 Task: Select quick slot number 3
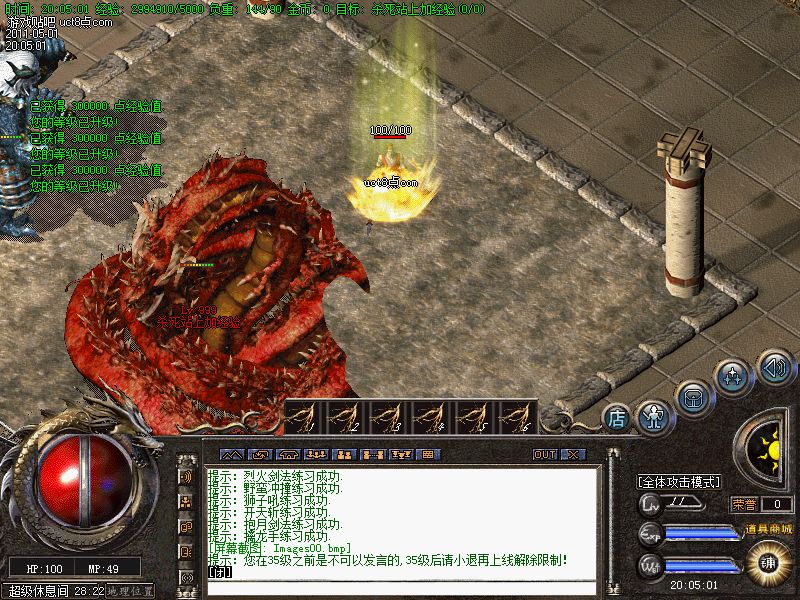coord(387,416)
